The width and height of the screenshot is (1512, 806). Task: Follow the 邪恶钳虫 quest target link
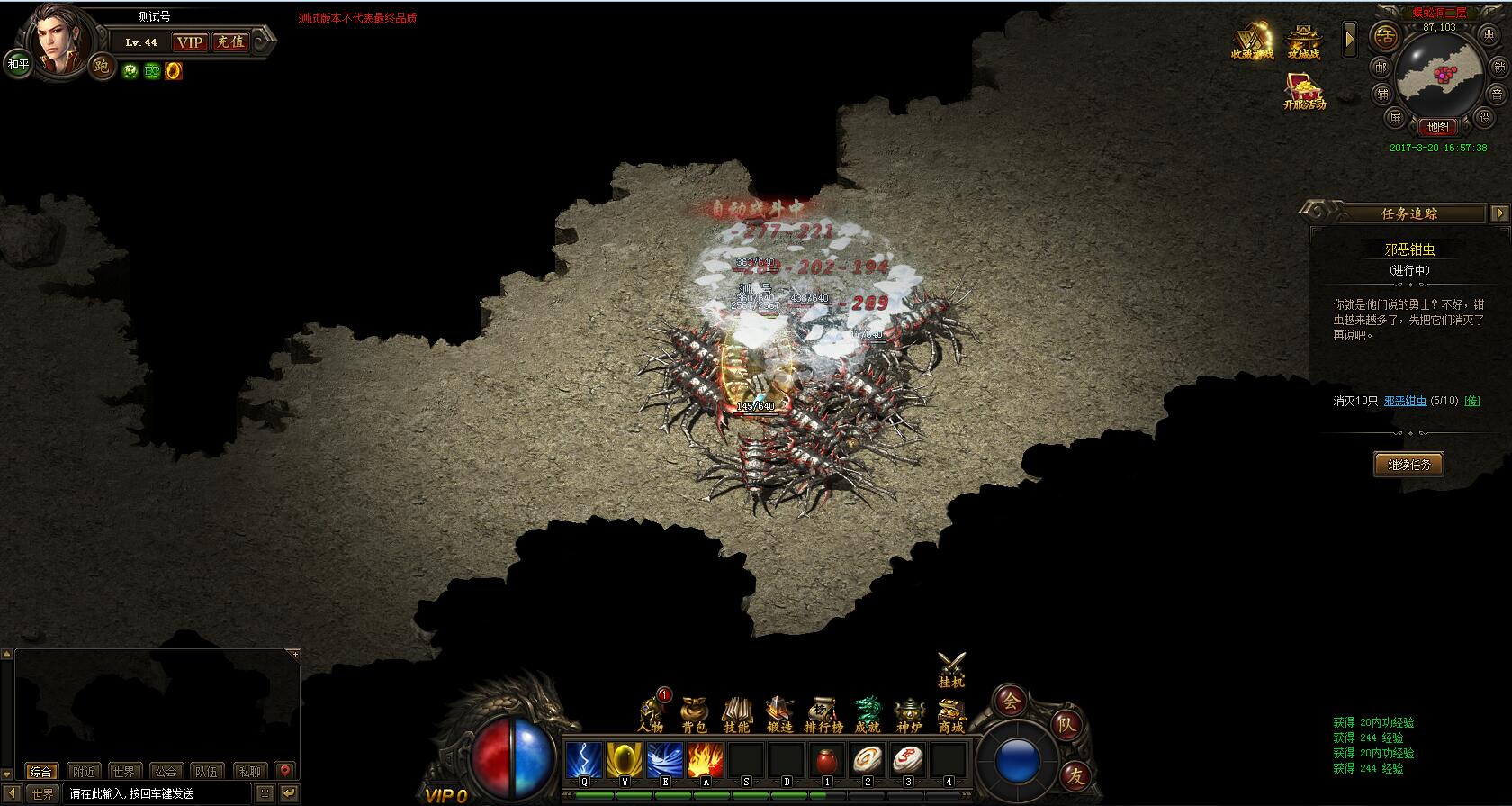pyautogui.click(x=1405, y=401)
